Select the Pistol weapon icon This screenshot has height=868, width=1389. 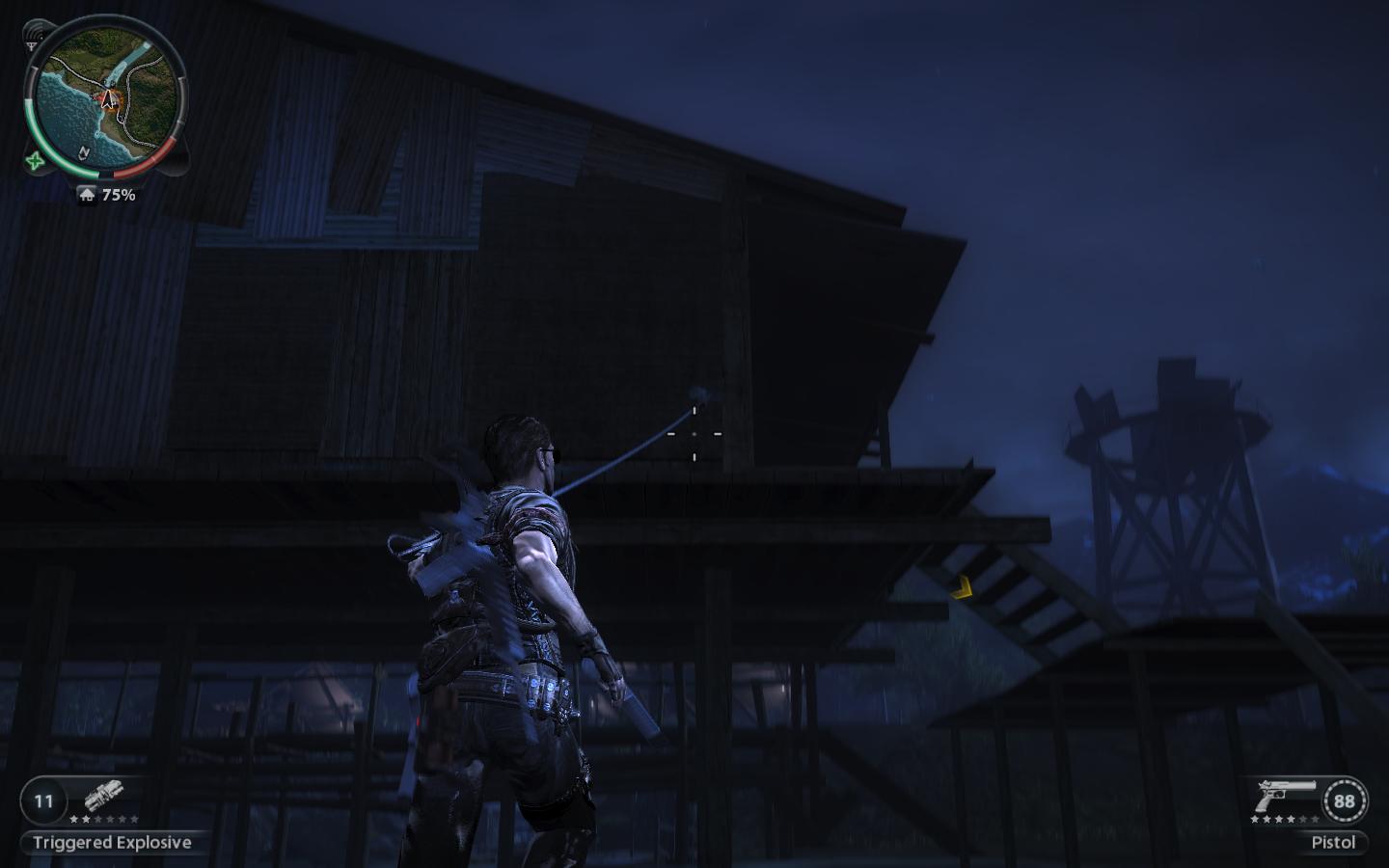click(1285, 797)
